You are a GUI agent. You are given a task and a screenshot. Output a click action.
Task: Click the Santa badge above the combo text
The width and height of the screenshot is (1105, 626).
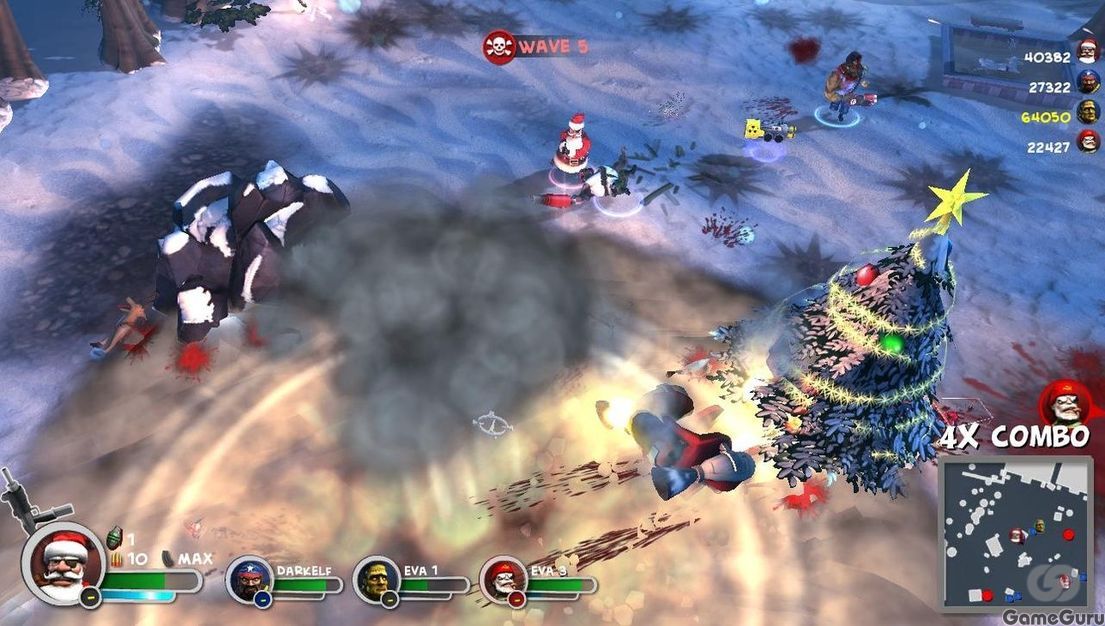[x=1063, y=403]
